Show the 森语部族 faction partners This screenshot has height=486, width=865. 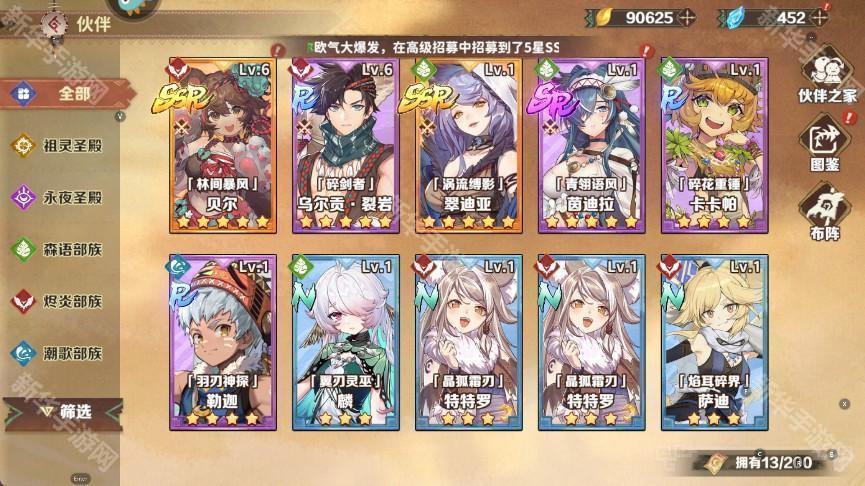pos(60,250)
